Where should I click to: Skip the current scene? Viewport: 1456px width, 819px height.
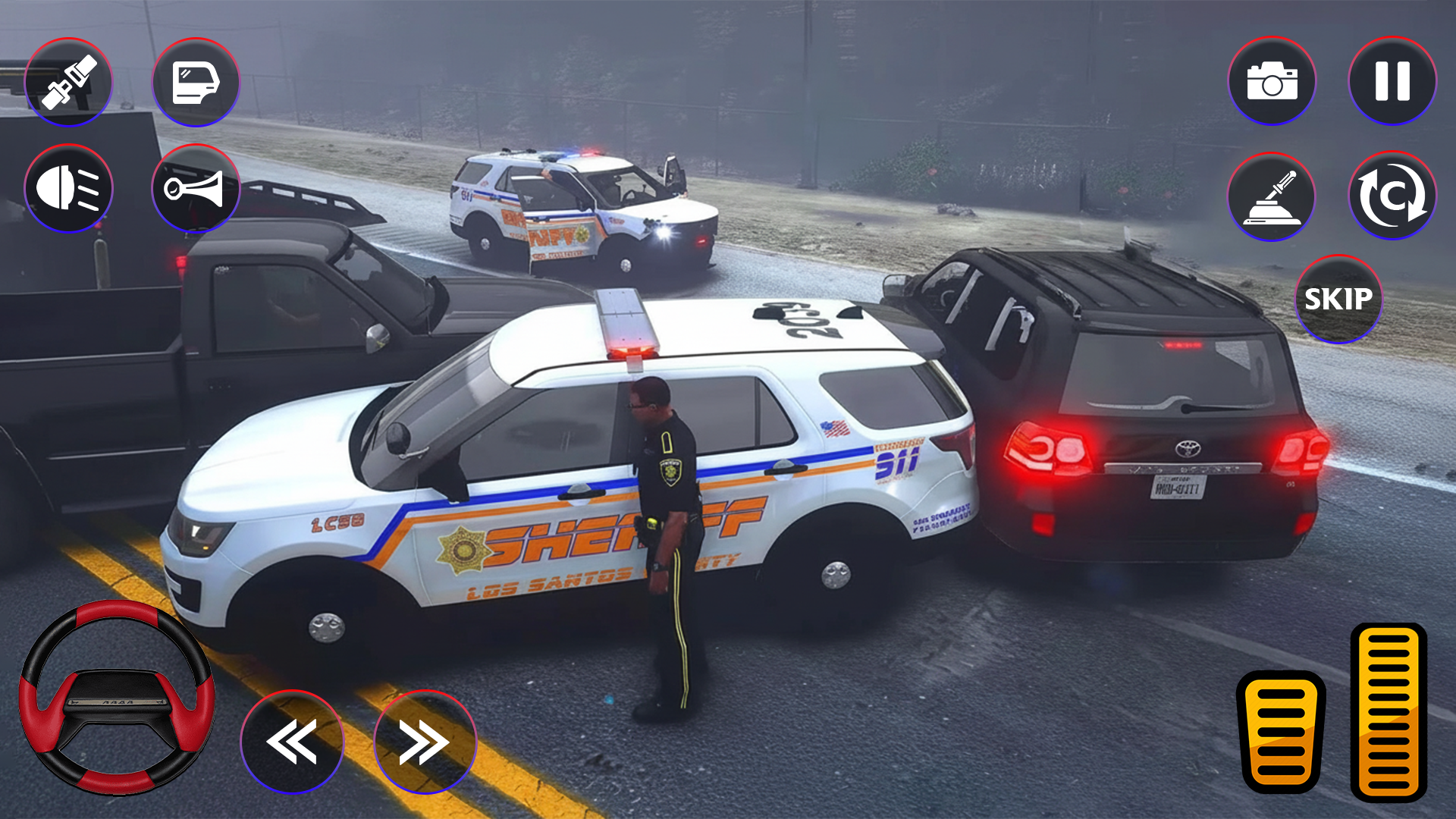tap(1338, 299)
